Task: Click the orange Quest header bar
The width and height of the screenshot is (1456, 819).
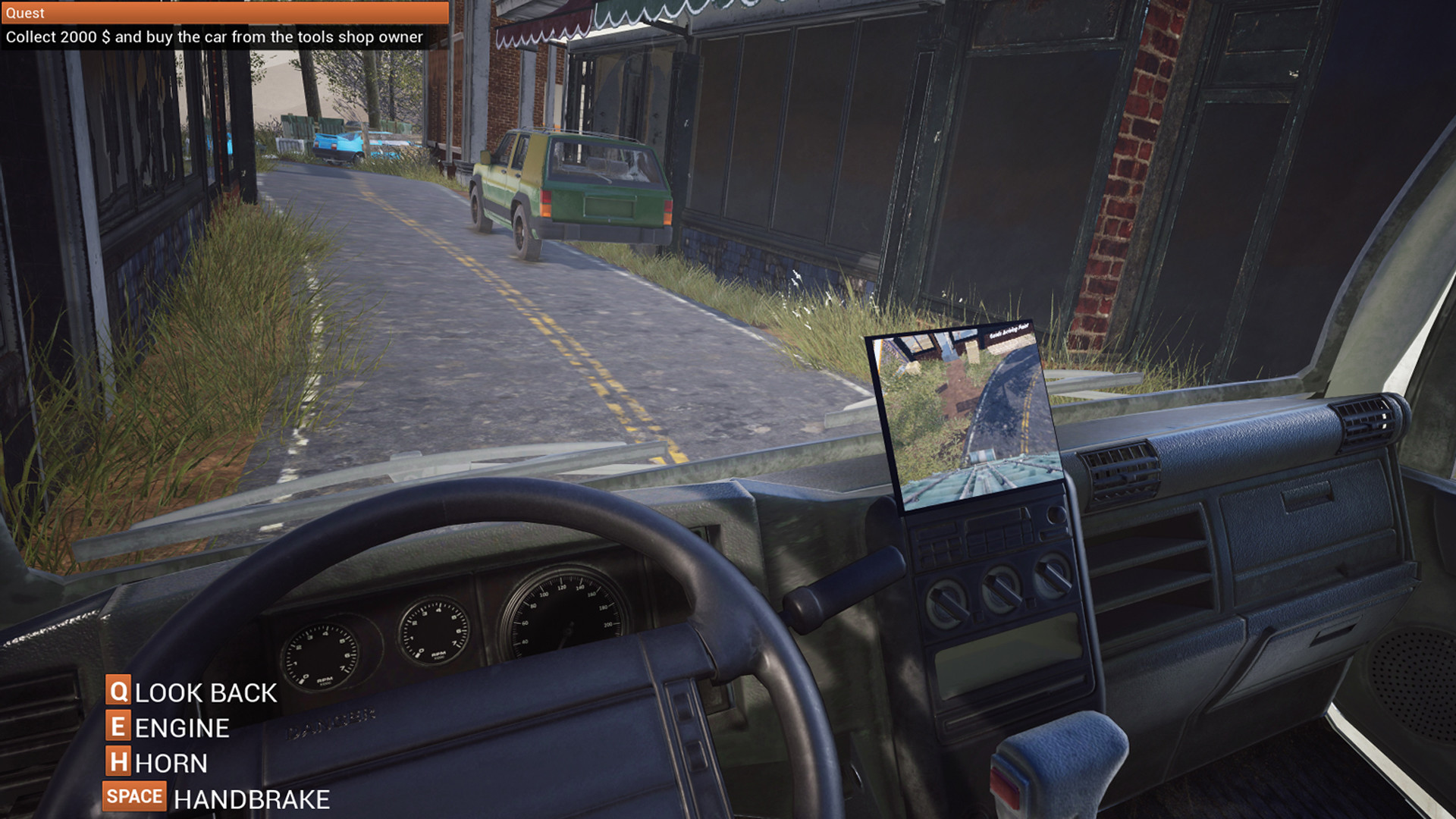Action: (224, 13)
